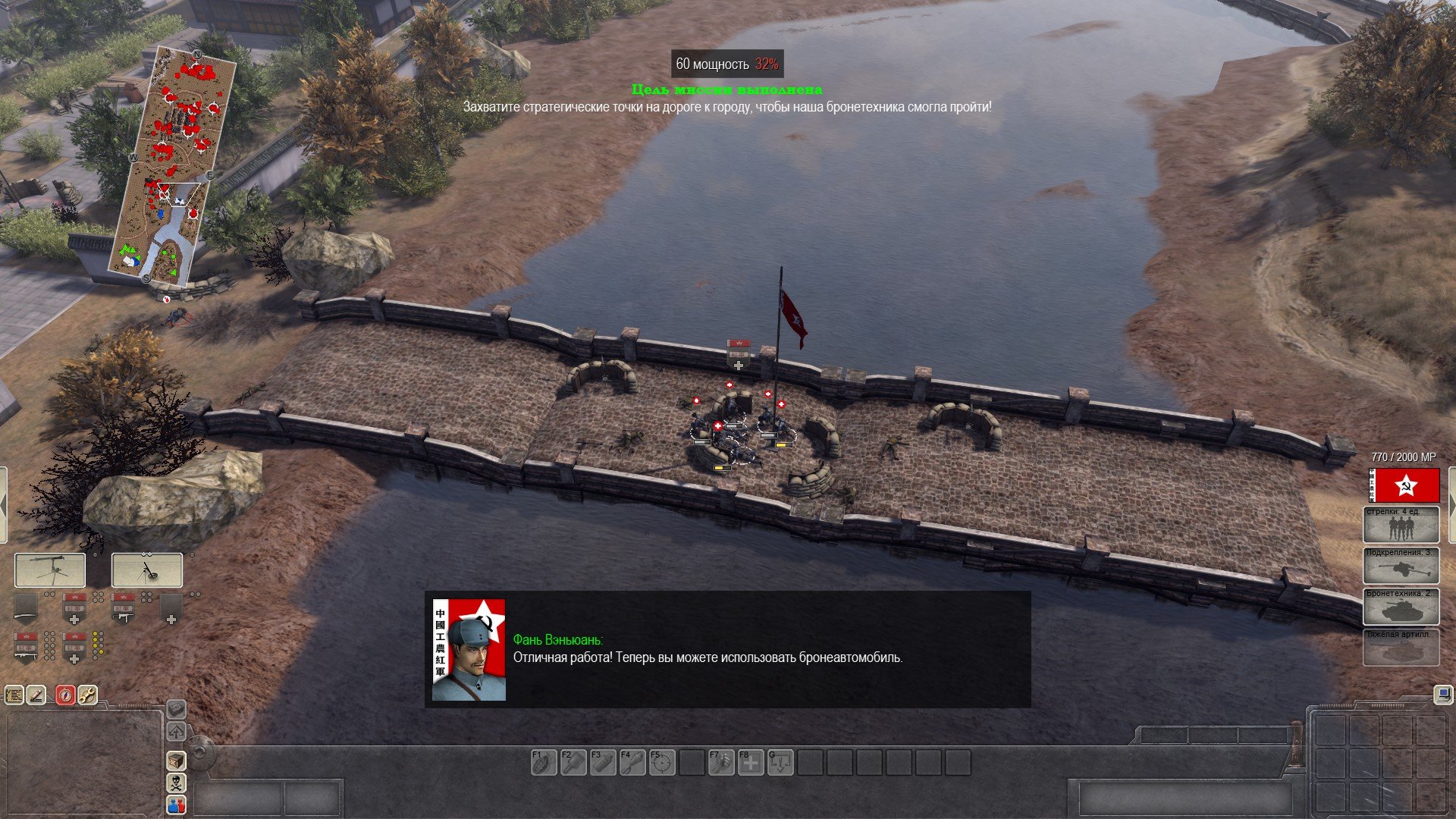
Task: Open the wooden crate inventory icon
Action: (x=176, y=761)
